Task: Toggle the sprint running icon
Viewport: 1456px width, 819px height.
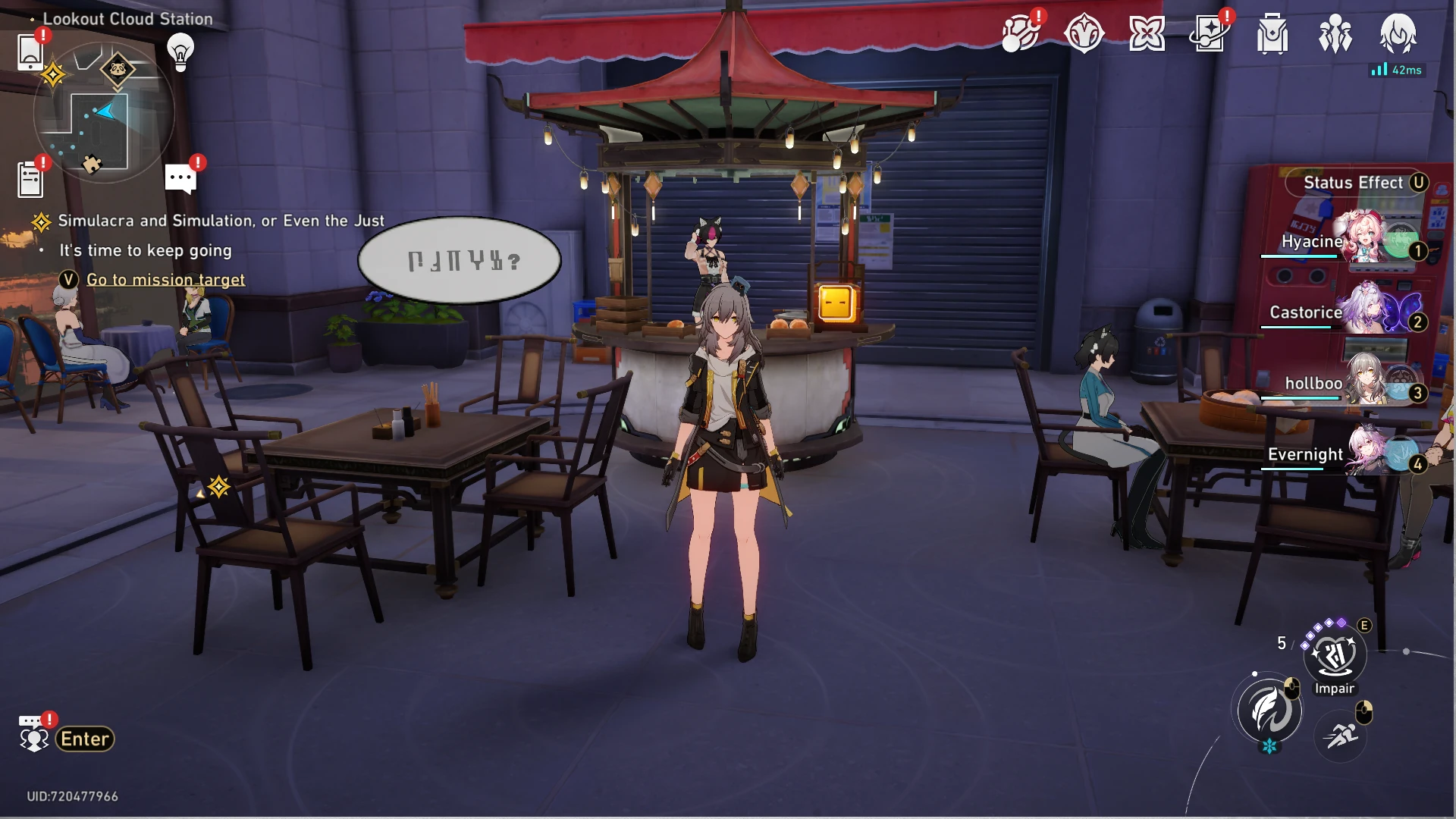Action: [1341, 735]
